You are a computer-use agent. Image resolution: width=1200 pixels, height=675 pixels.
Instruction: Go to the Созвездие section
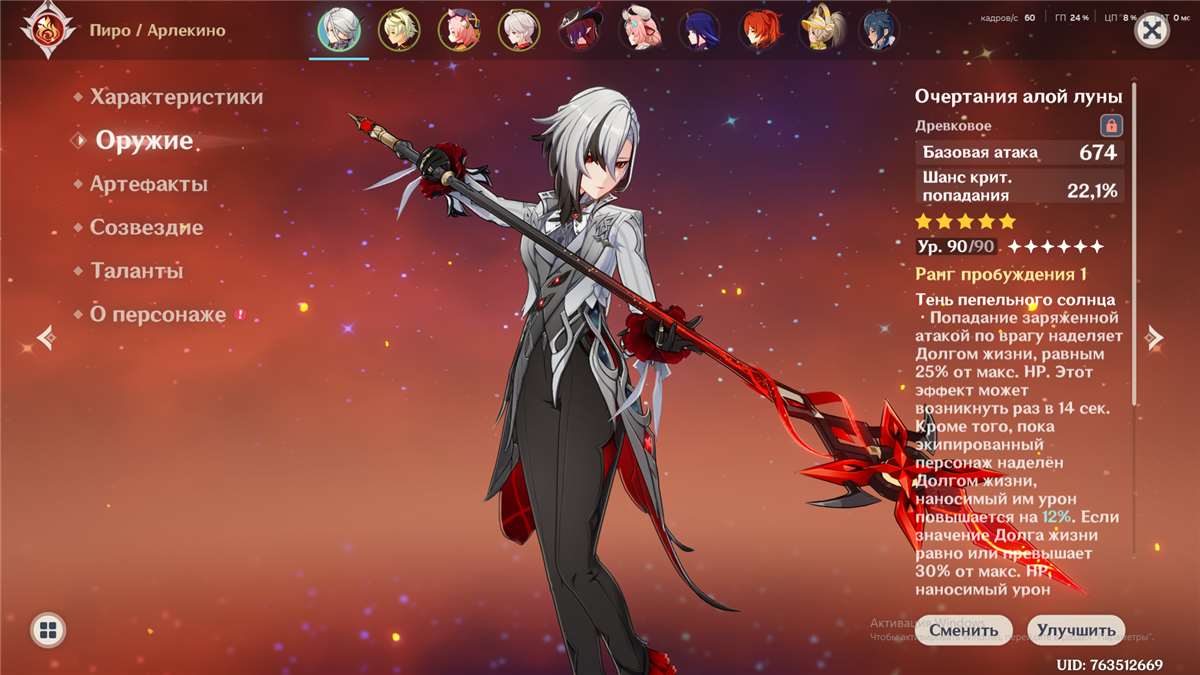(x=146, y=227)
